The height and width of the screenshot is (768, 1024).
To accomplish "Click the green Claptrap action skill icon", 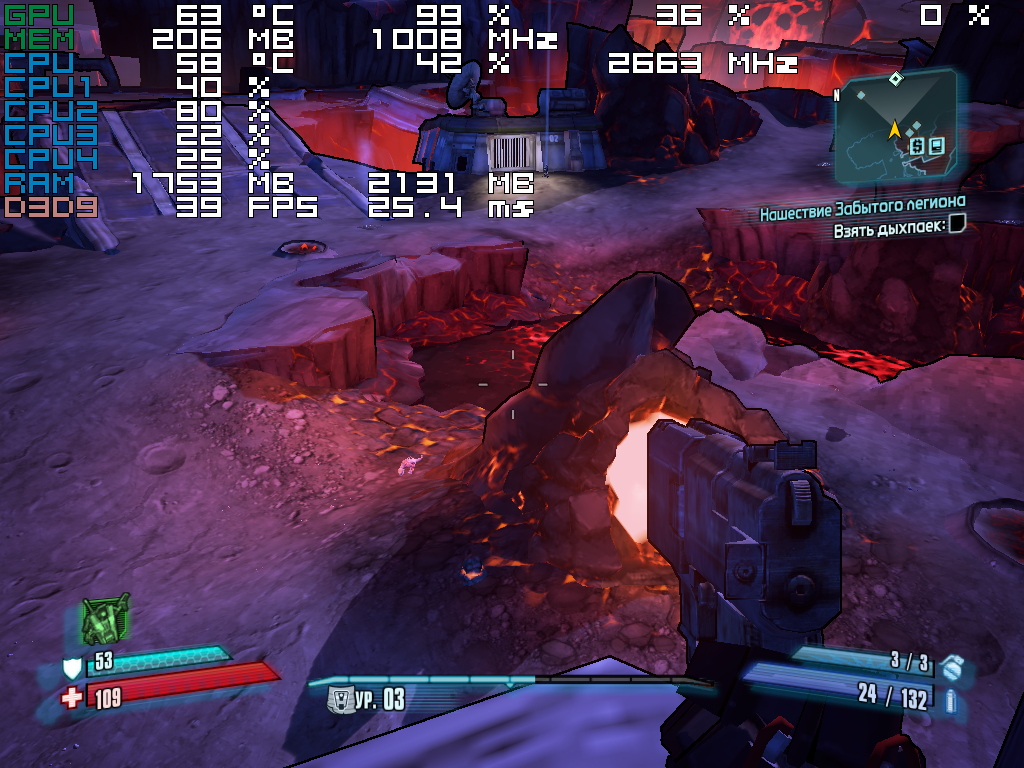I will 104,622.
